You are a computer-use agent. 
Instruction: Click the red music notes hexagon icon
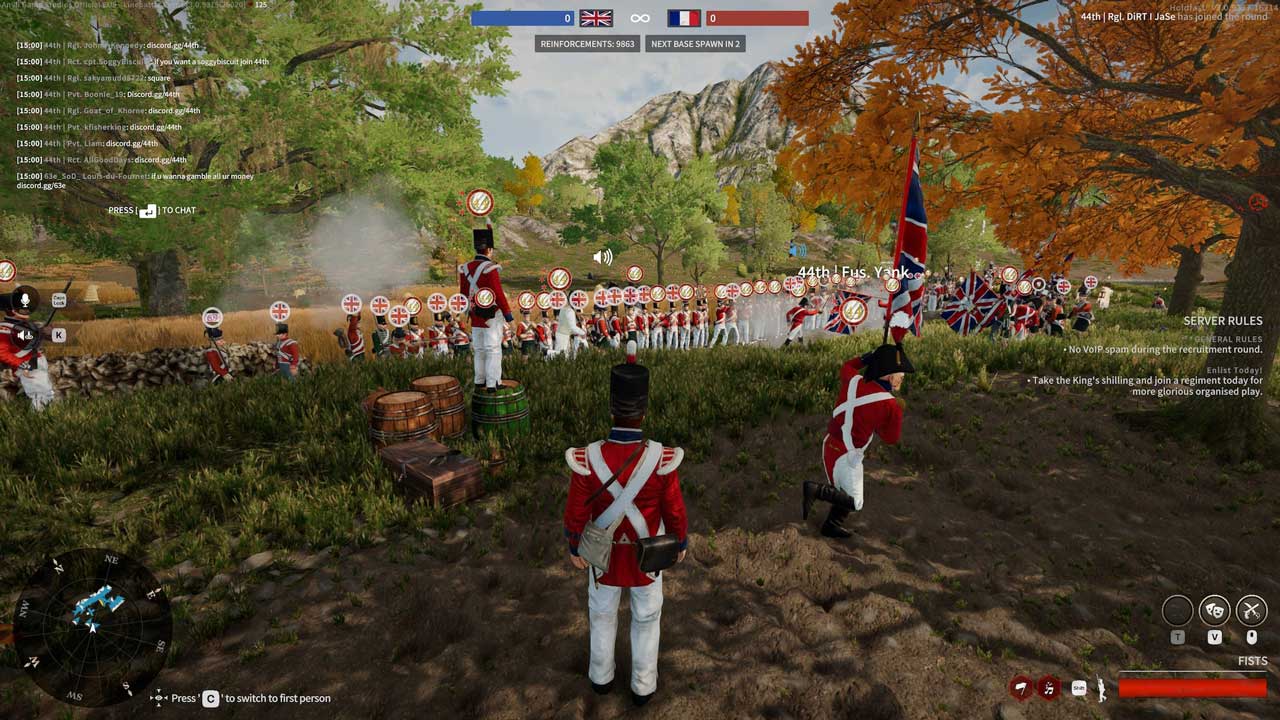tap(1049, 687)
